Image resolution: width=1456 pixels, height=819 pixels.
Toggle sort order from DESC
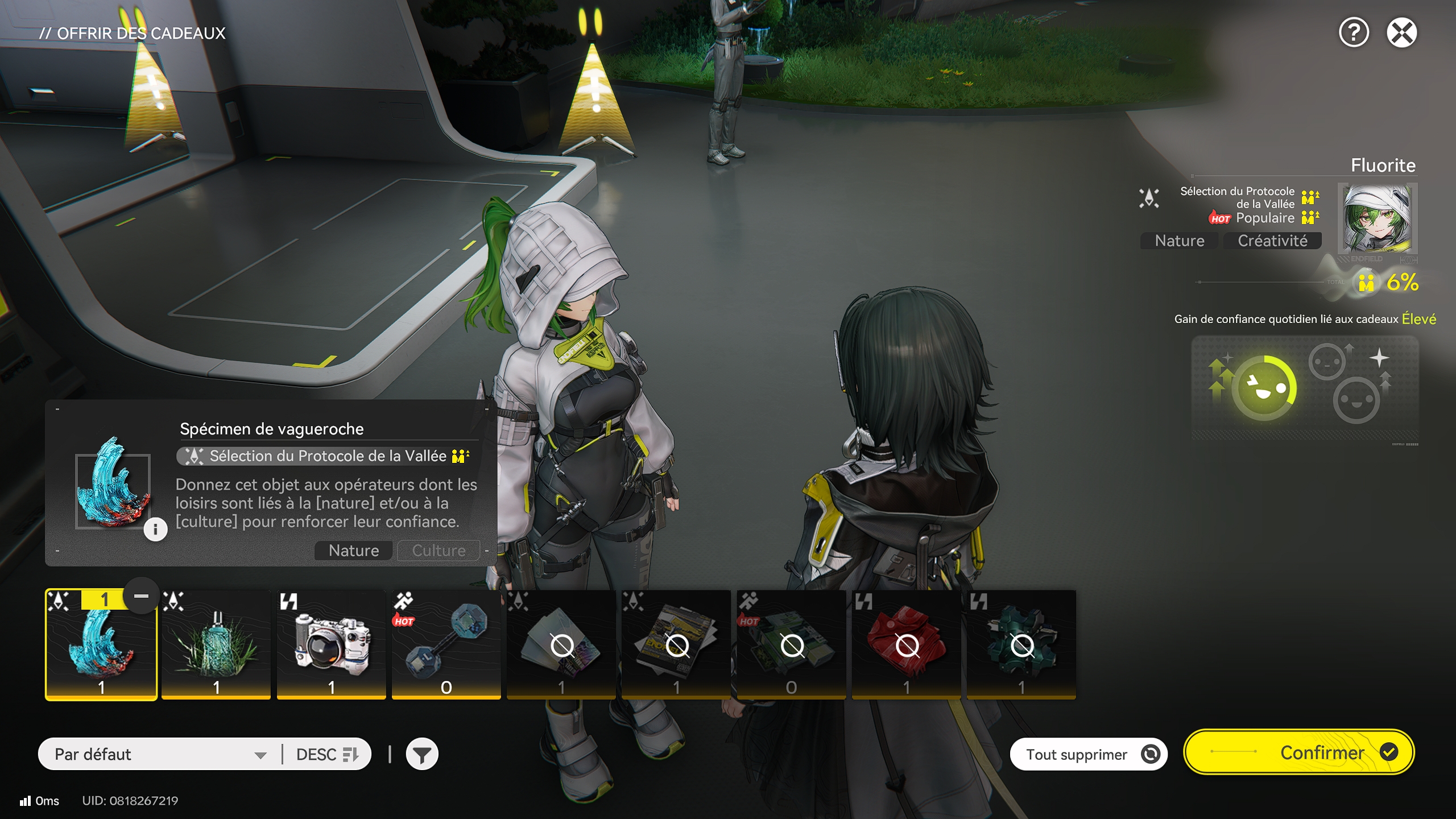coord(326,754)
